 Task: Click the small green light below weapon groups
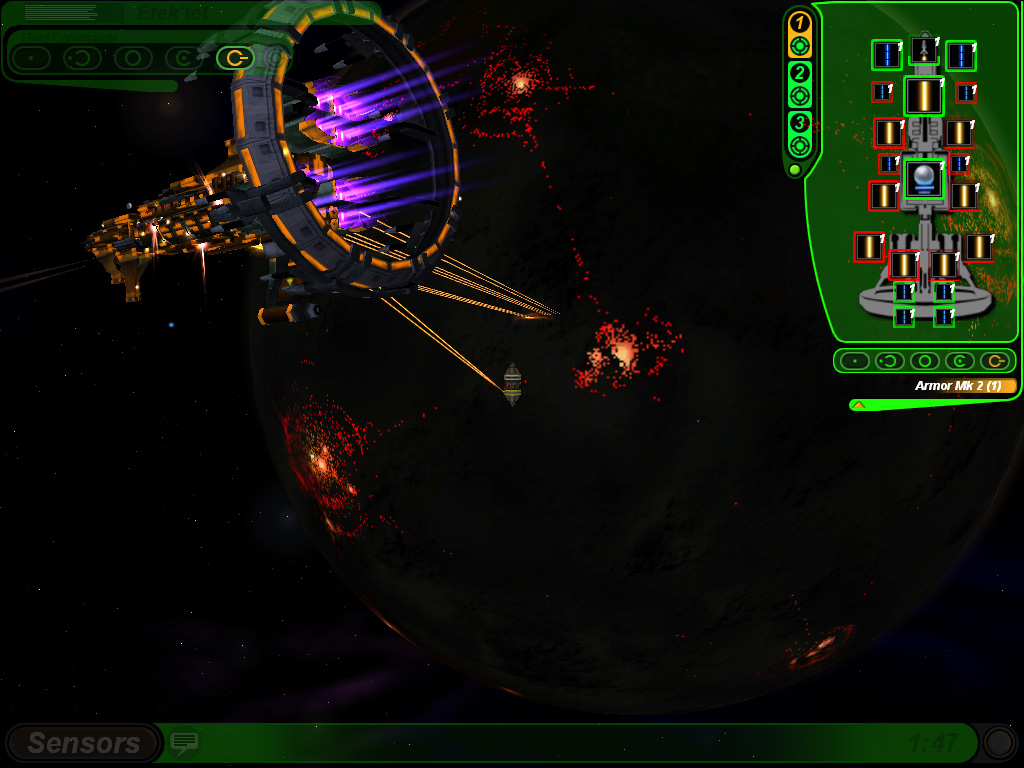(x=795, y=170)
